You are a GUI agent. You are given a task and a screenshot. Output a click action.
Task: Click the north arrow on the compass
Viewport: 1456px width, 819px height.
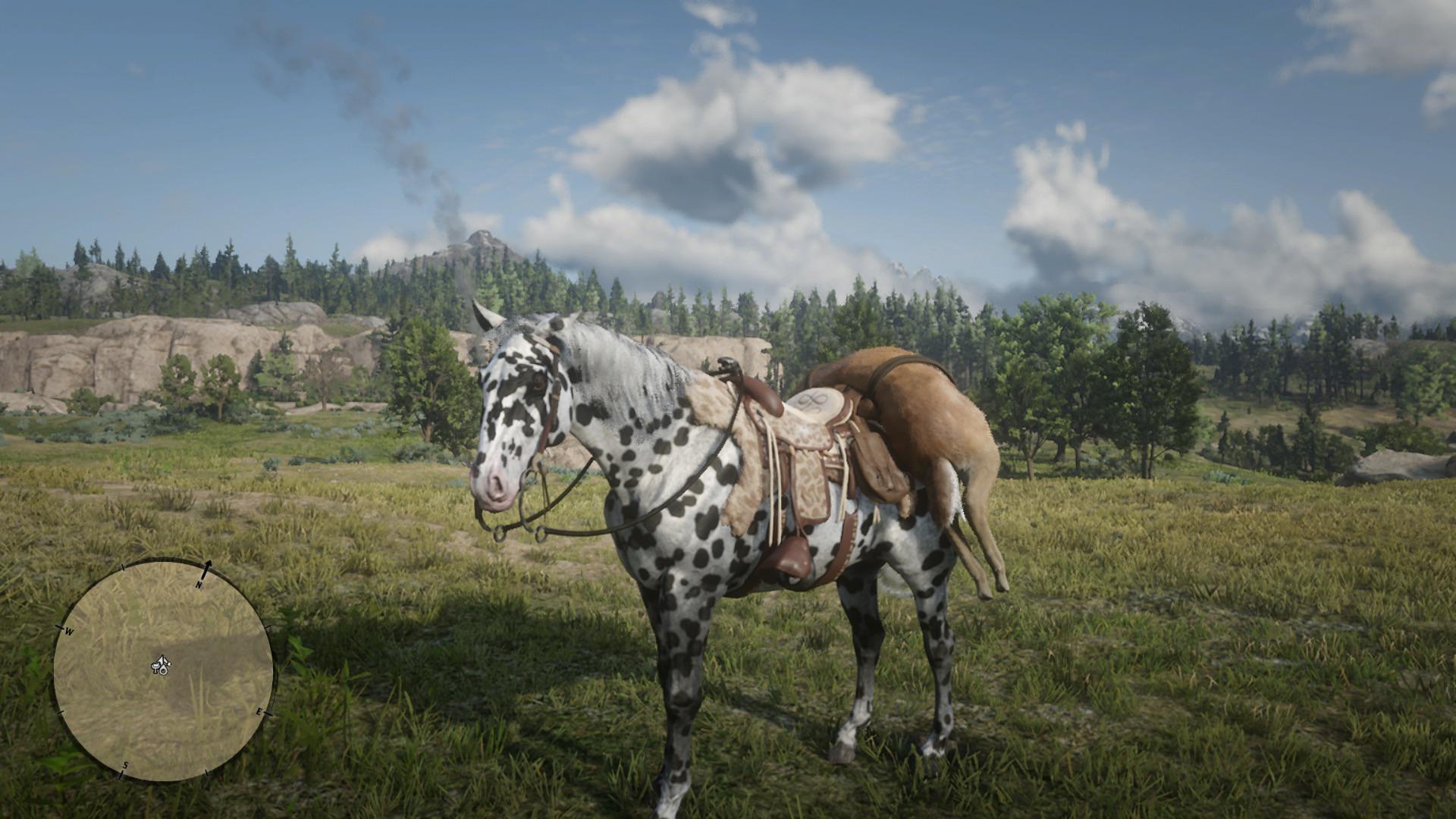click(x=208, y=565)
